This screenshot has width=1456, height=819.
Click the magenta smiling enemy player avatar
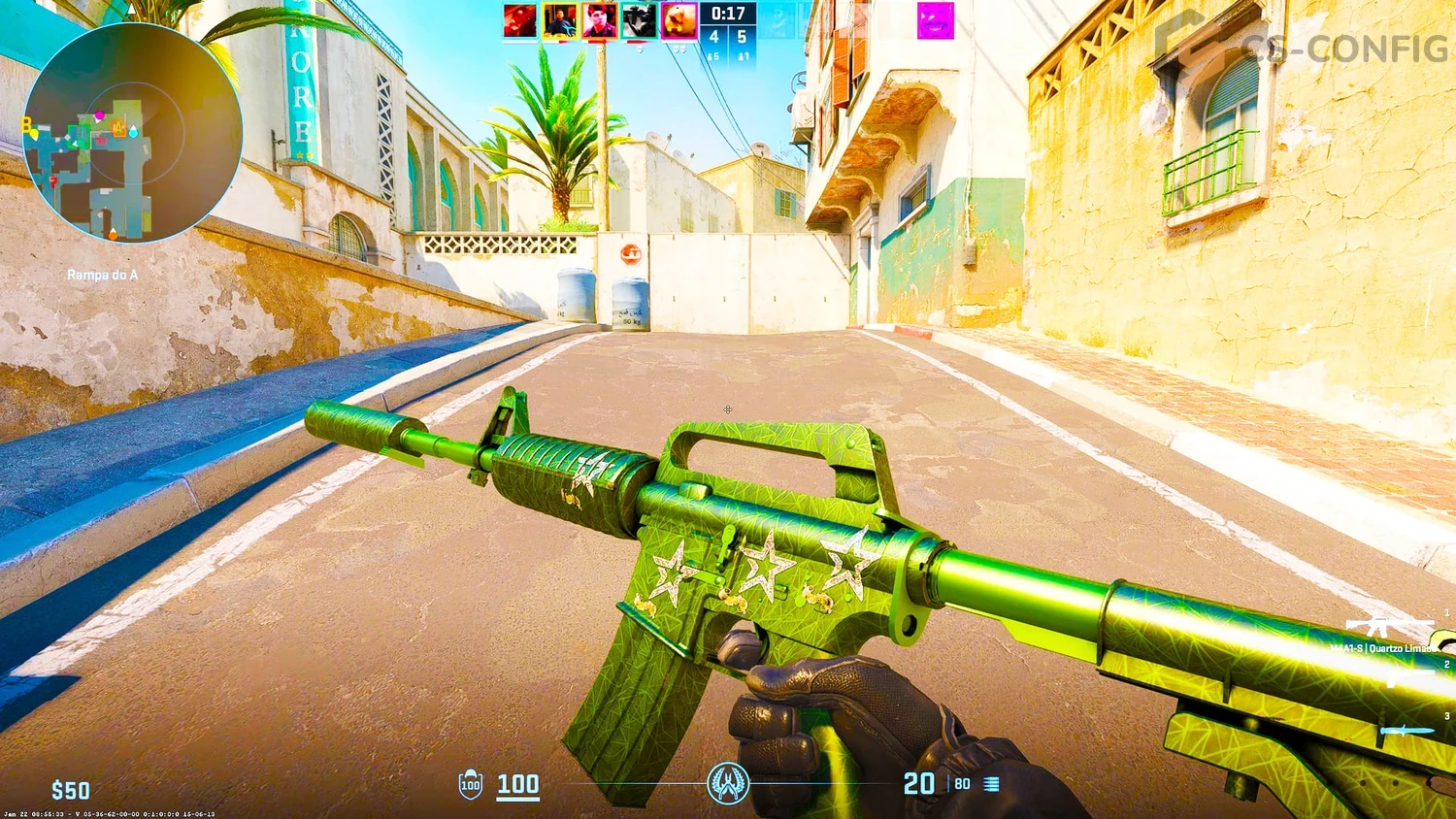click(936, 20)
